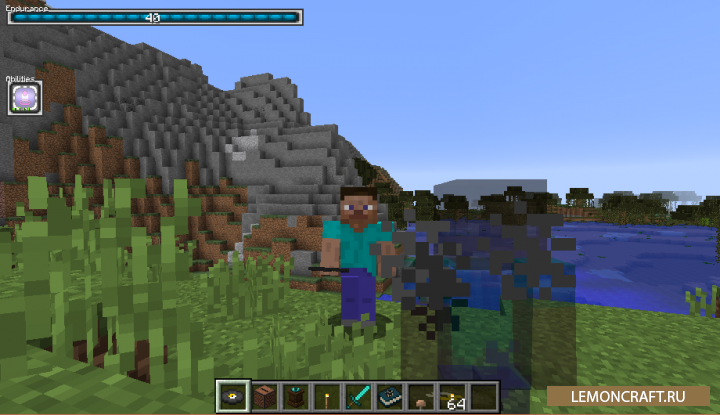Choose the brown mushroom hotbar slot
720x415 pixels.
point(421,397)
